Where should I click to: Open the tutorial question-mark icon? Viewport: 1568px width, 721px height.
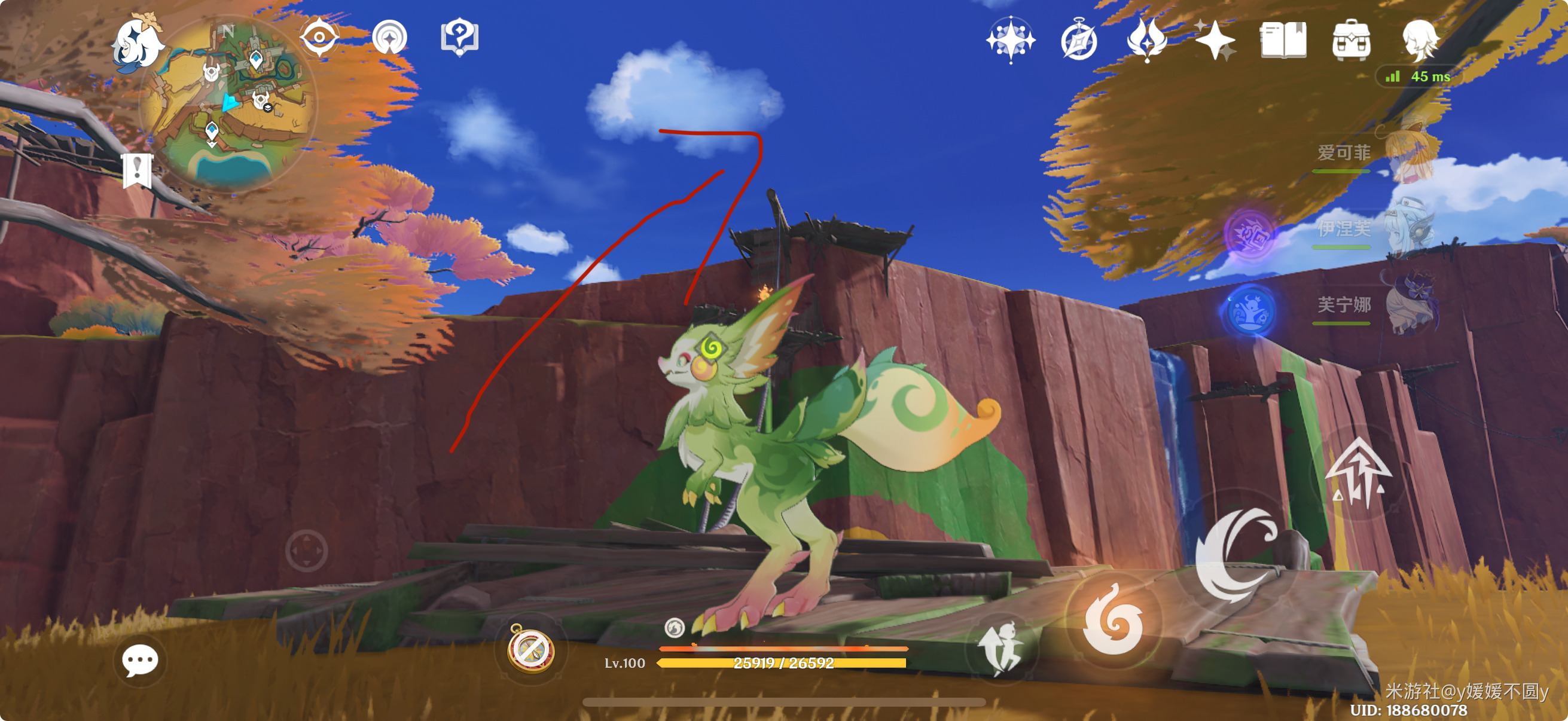point(459,38)
